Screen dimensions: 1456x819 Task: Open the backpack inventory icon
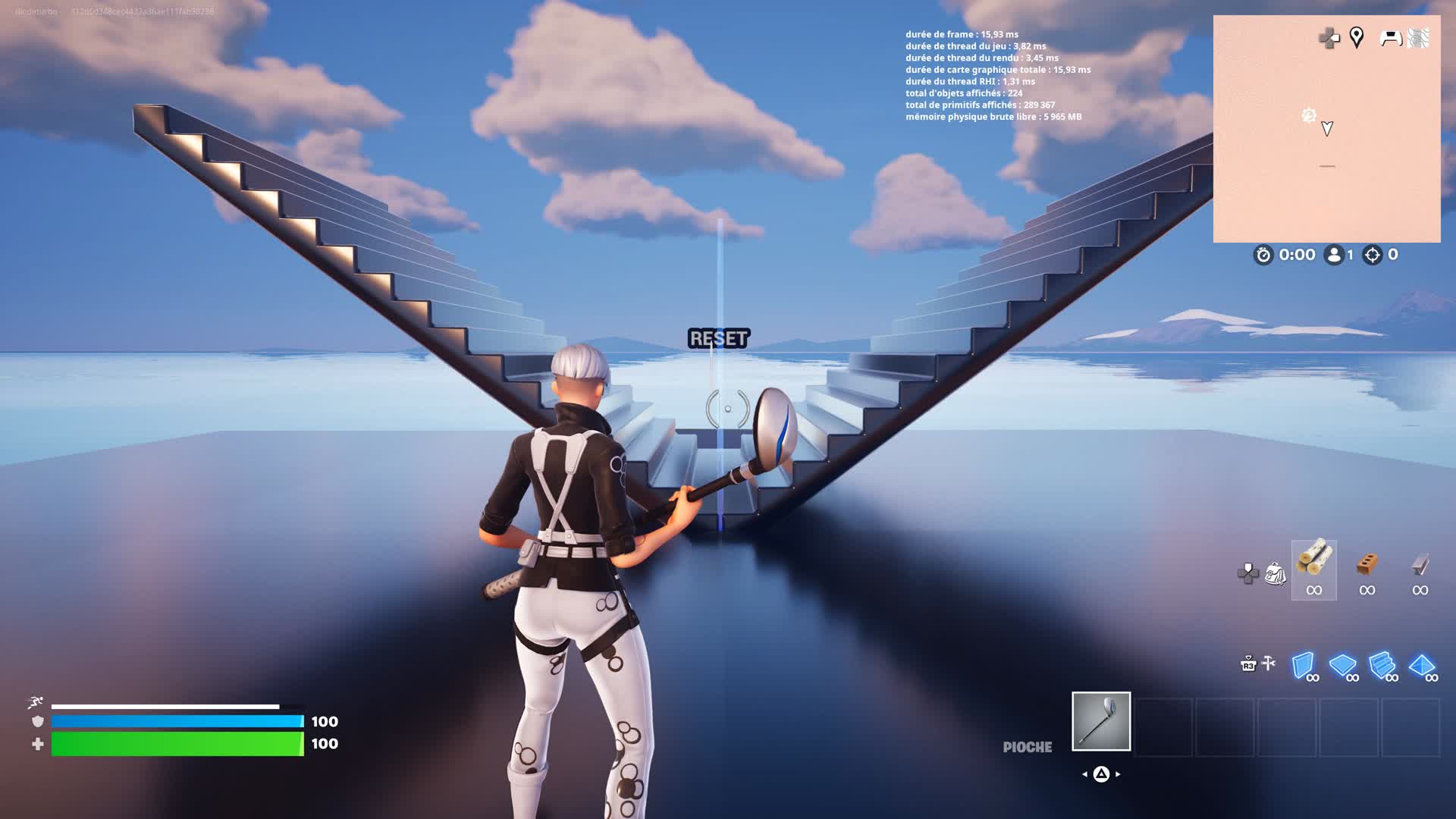click(1276, 573)
